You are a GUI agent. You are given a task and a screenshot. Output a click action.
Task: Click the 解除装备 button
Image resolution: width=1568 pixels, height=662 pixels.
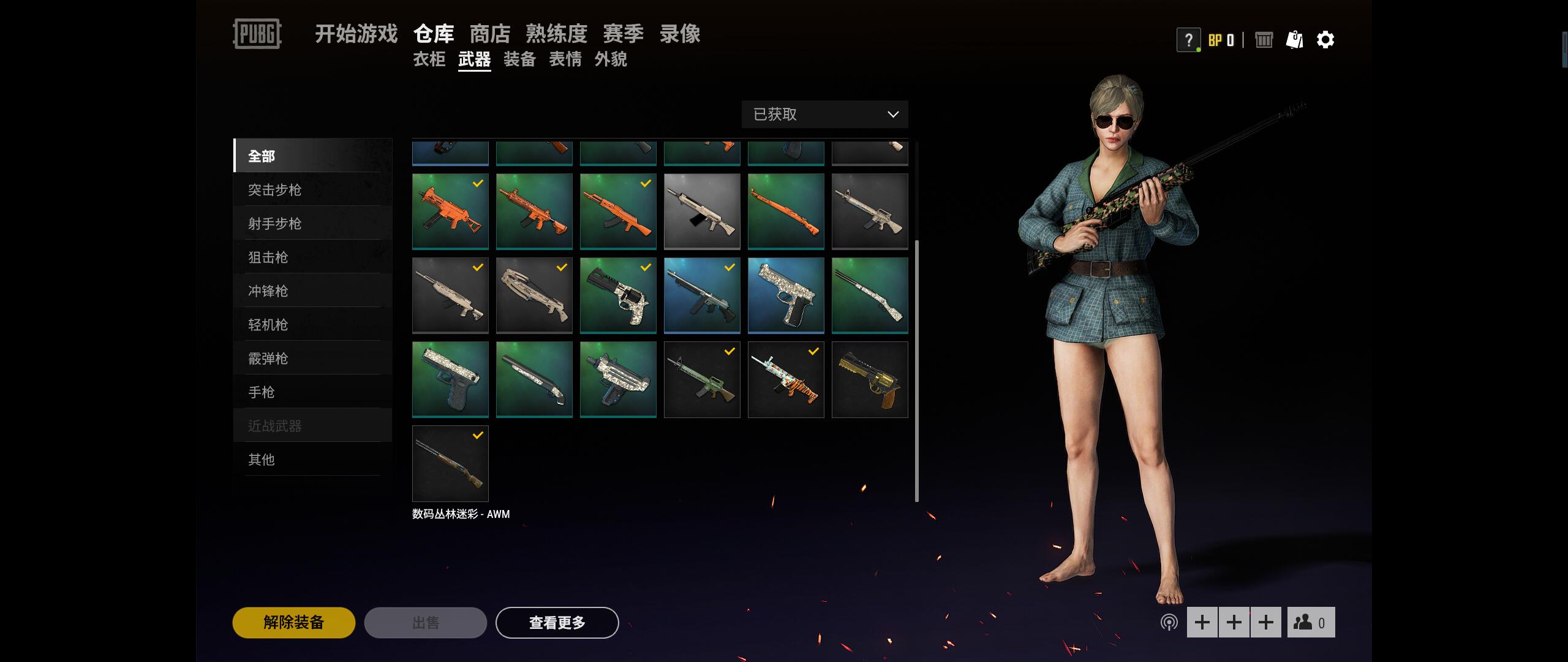[293, 622]
